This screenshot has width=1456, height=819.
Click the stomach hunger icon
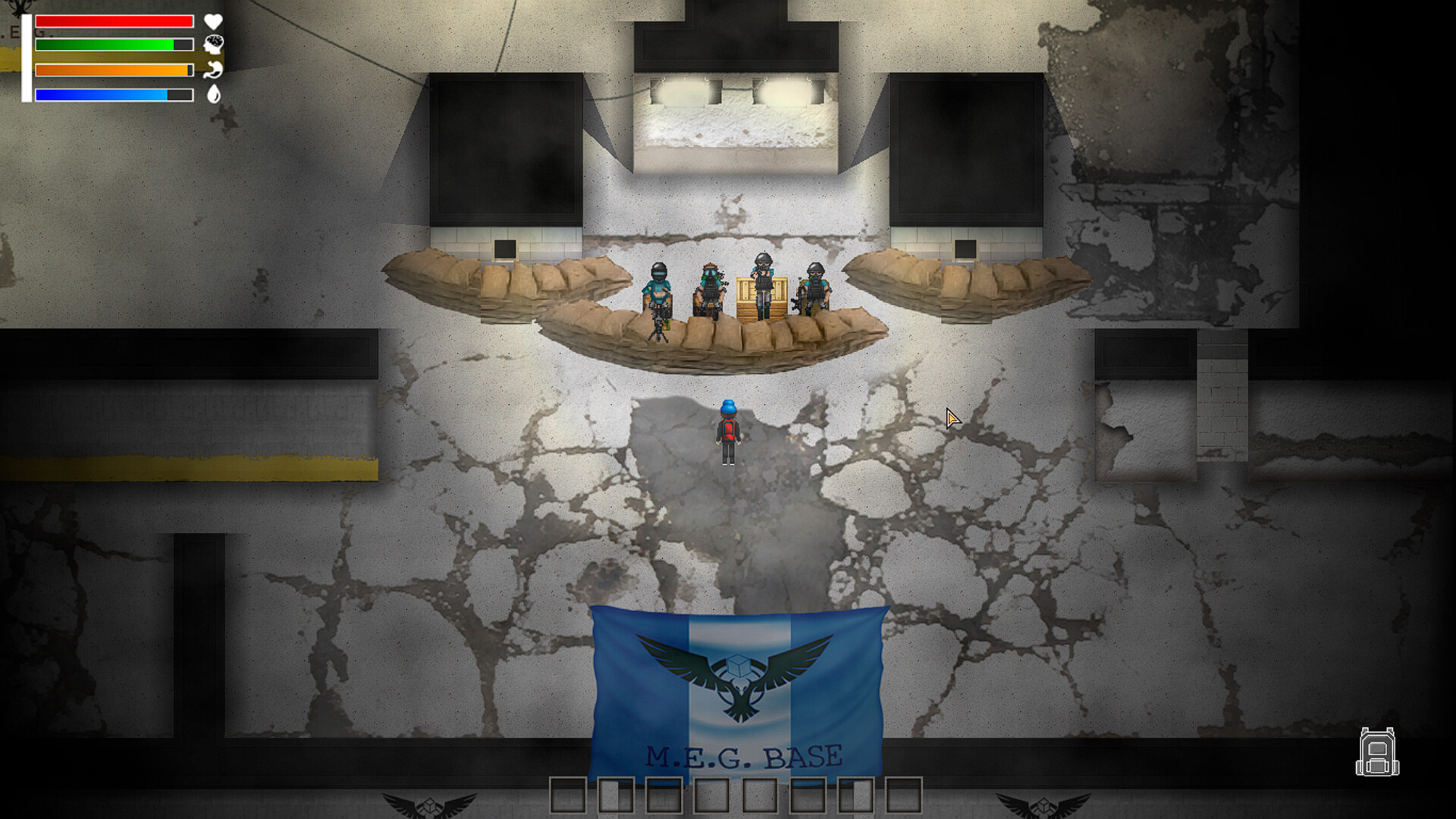click(215, 69)
